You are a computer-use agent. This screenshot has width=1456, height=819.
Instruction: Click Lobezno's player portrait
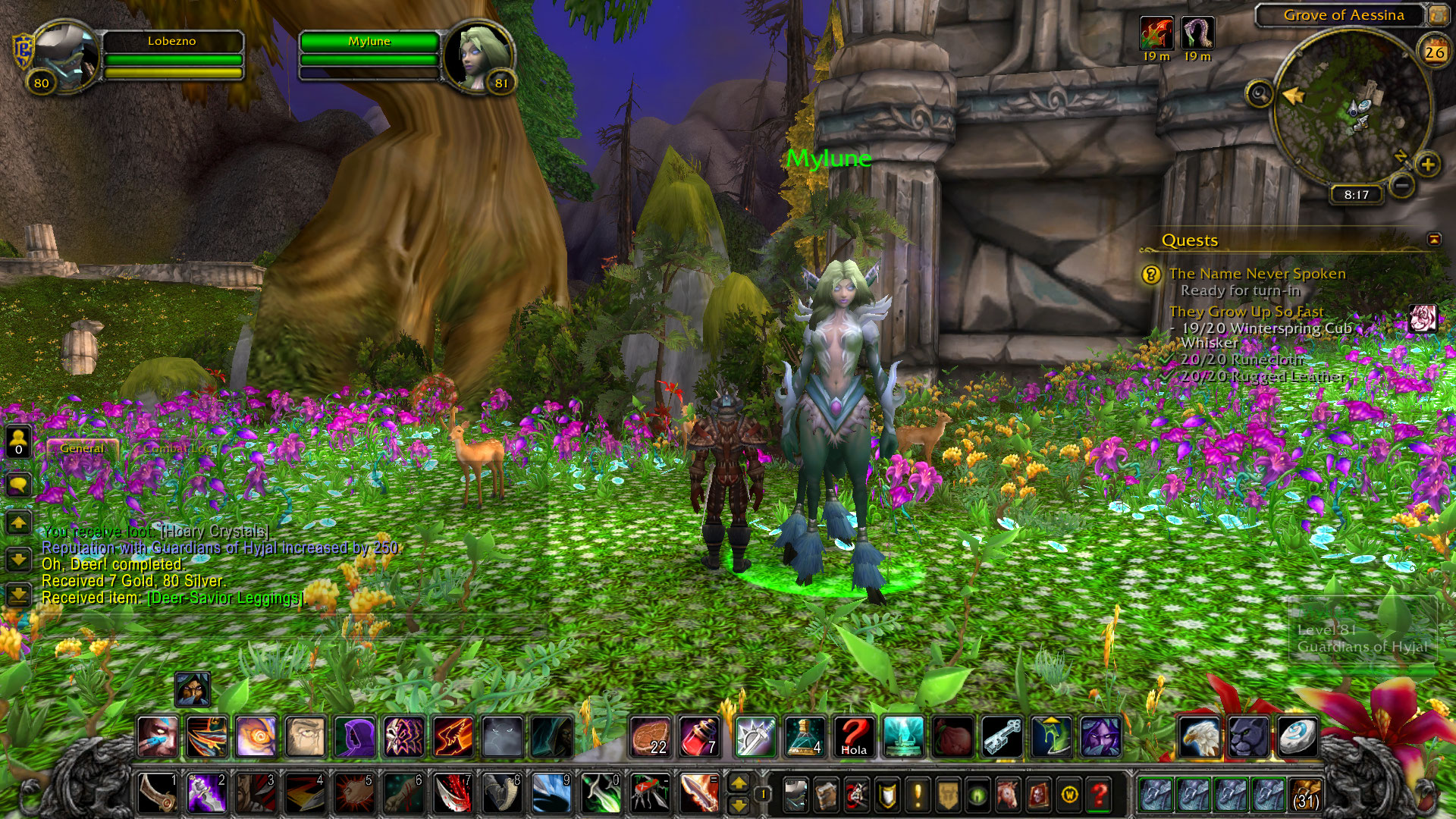[67, 57]
